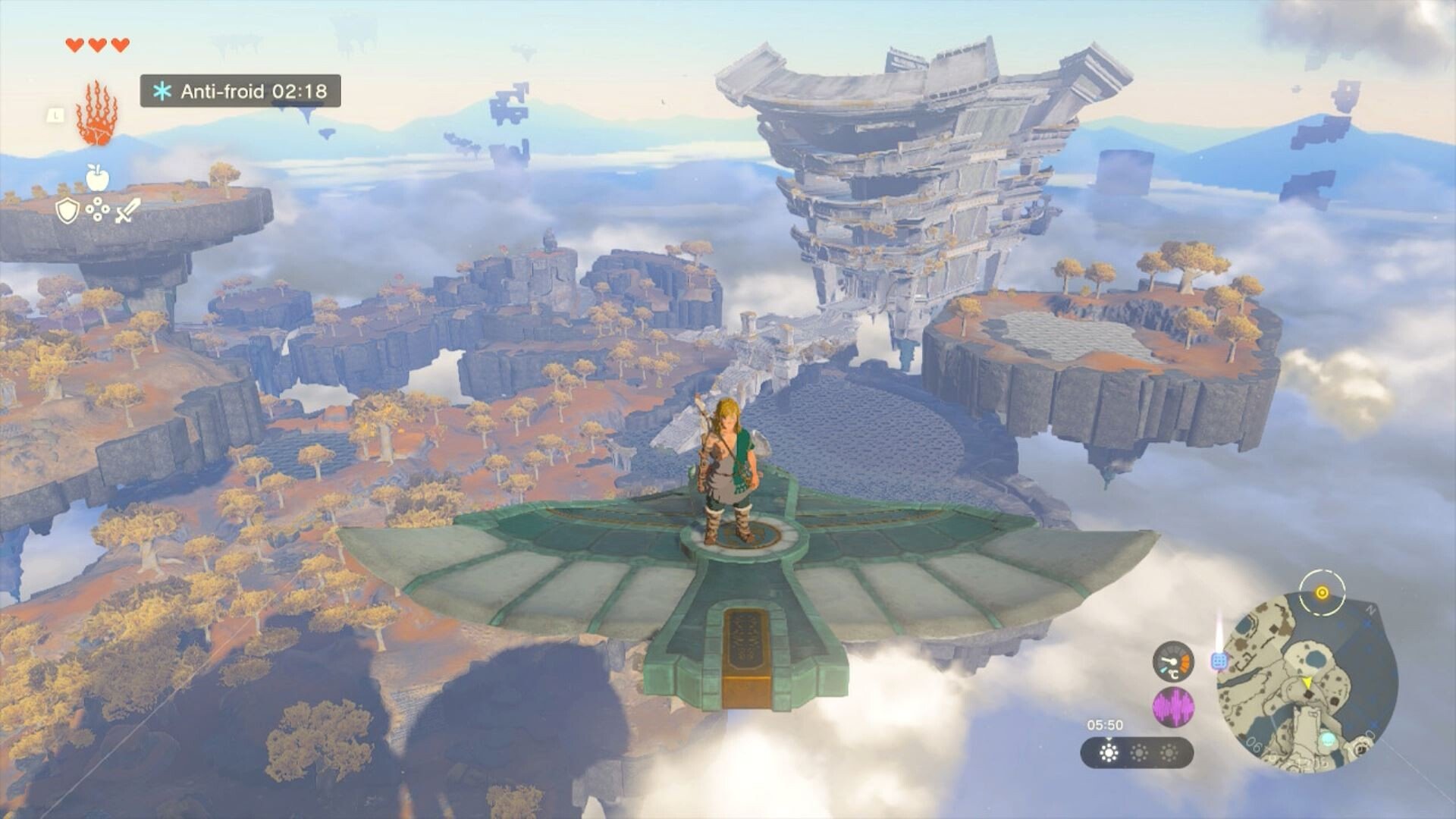Viewport: 1456px width, 819px height.
Task: Expand the weather forecast bar
Action: 1136,753
